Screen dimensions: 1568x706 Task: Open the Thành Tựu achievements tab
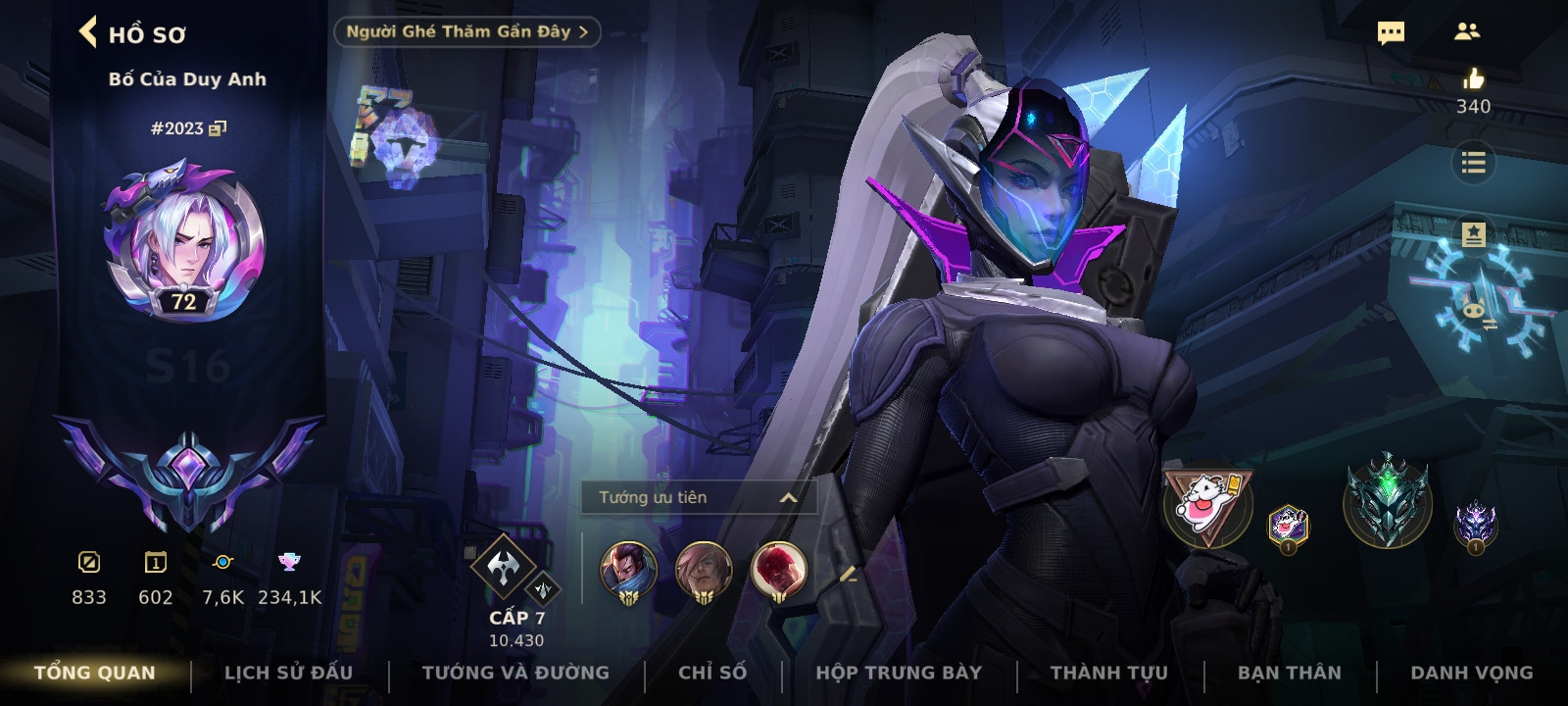[1109, 673]
